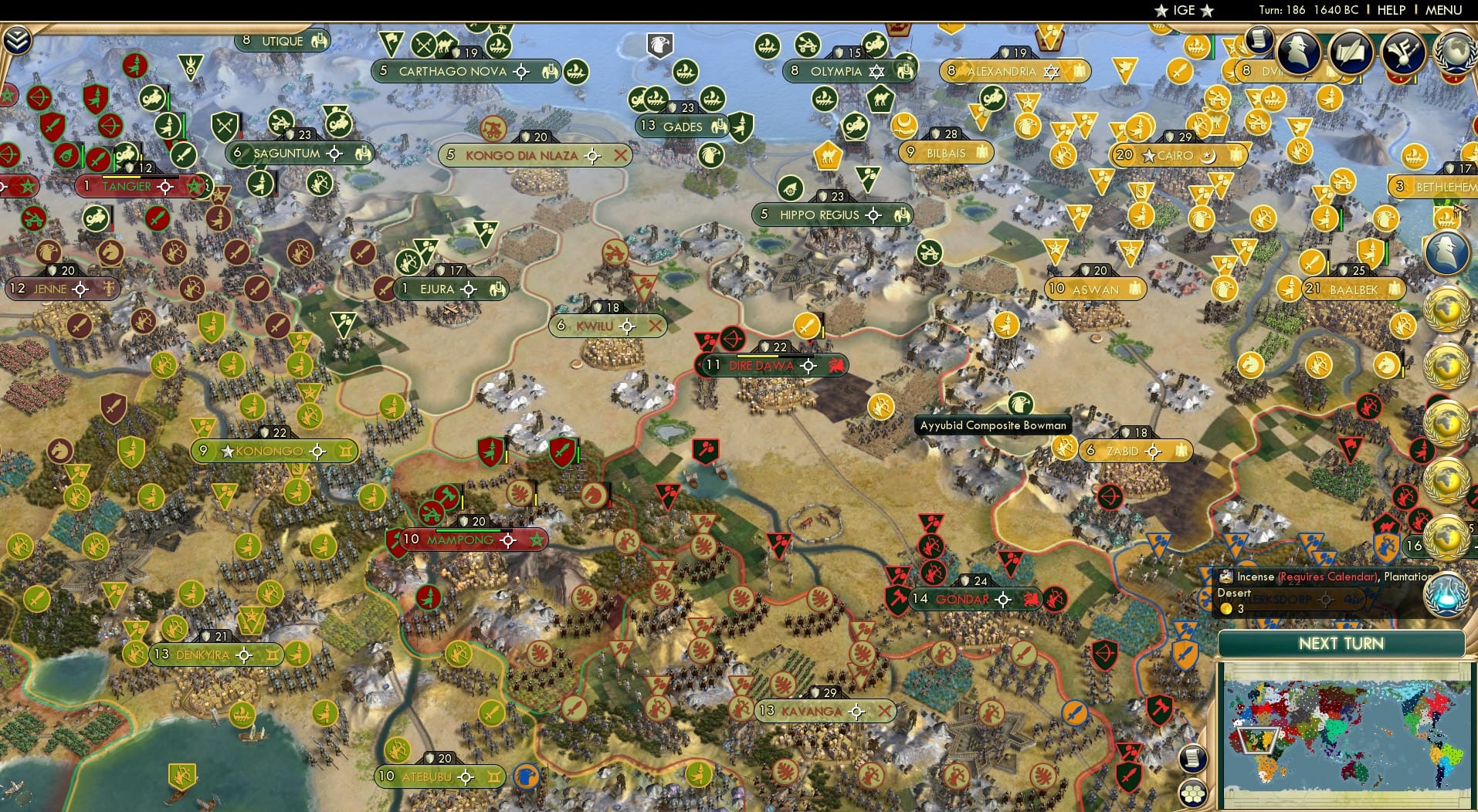Click the red X on Kwilu's city banner
The image size is (1478, 812).
click(655, 326)
